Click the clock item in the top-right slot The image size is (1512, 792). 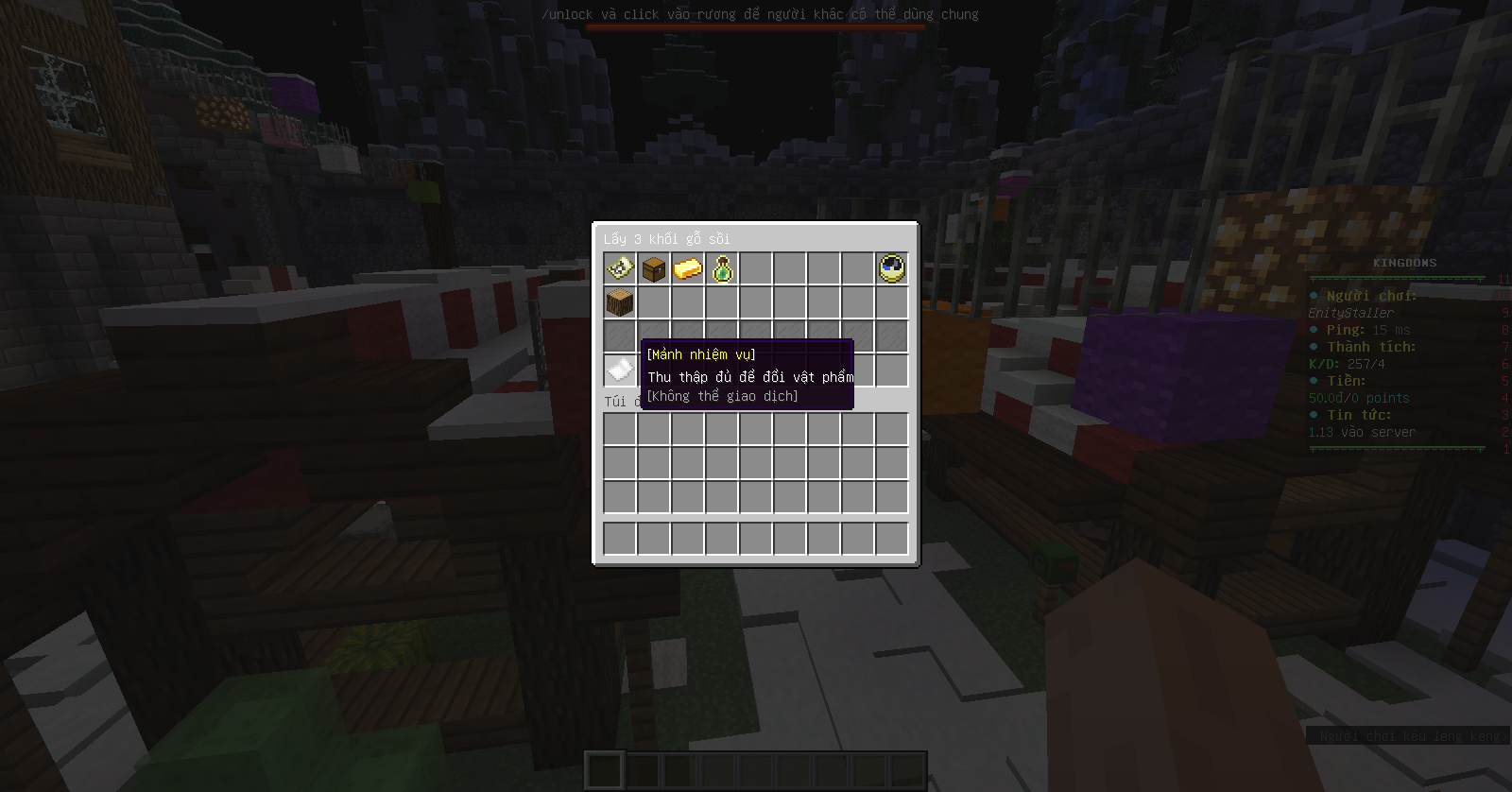(x=889, y=269)
